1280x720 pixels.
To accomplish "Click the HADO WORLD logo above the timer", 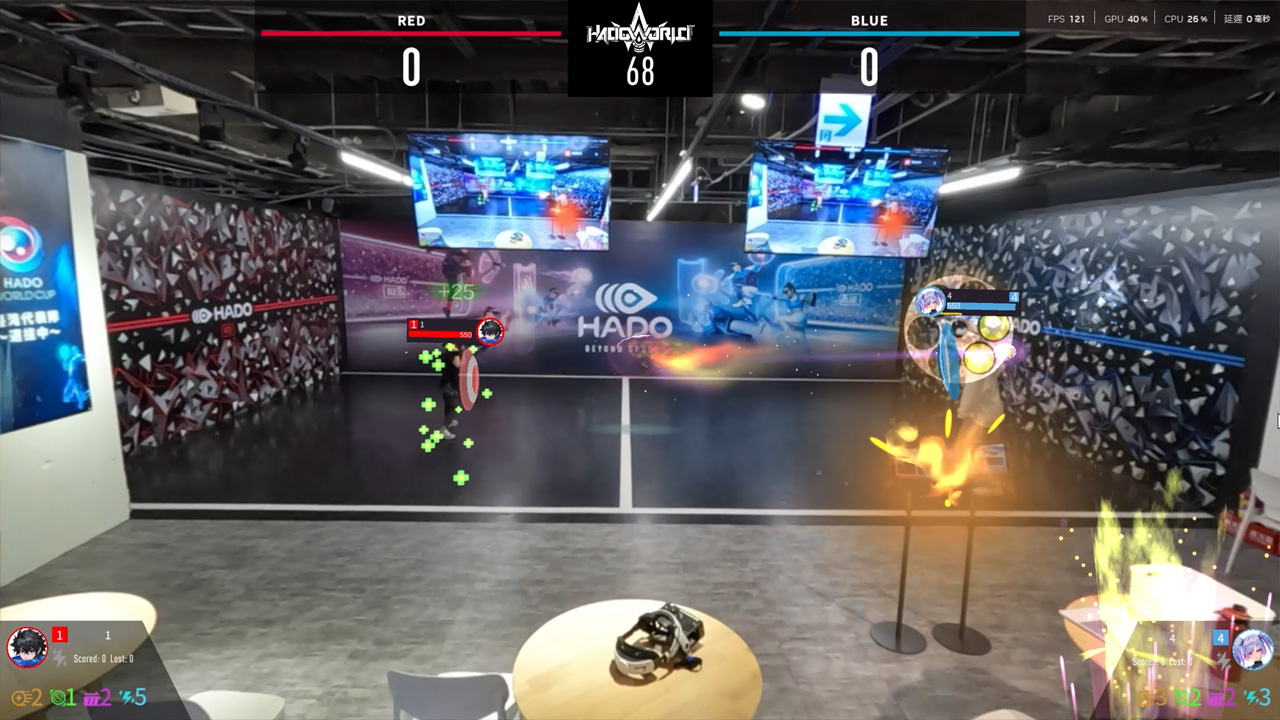I will (640, 30).
